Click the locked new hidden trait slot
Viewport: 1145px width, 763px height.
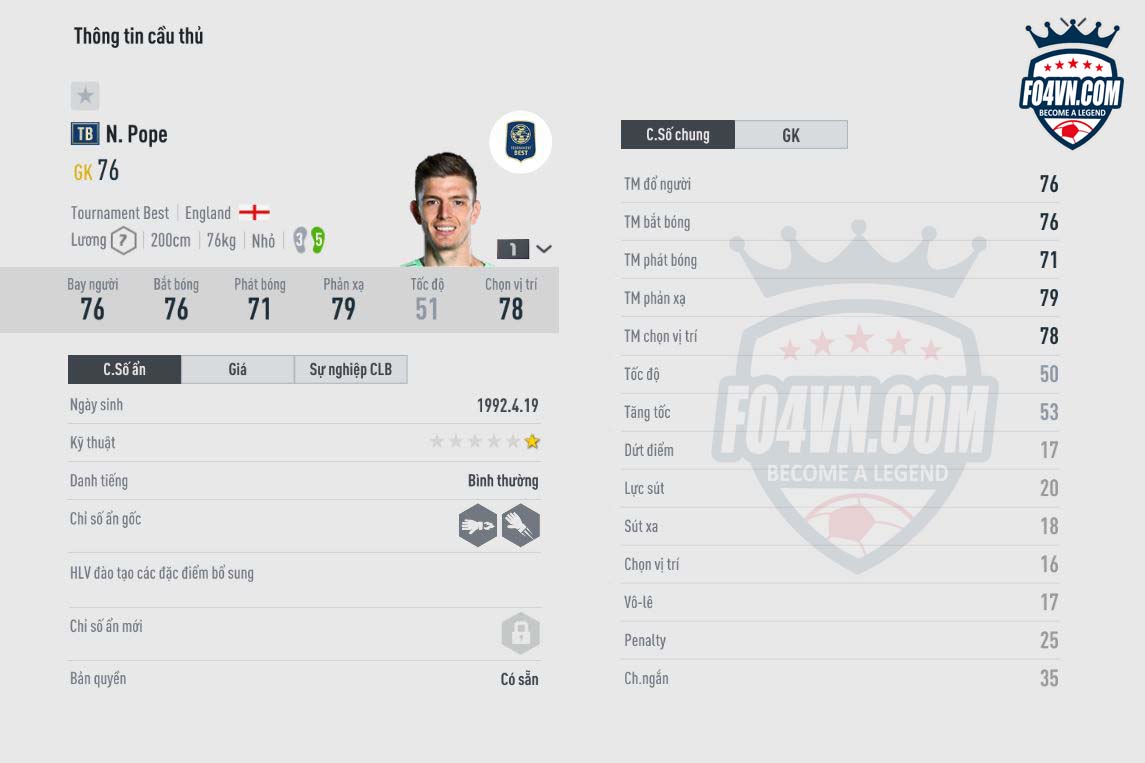coord(520,633)
